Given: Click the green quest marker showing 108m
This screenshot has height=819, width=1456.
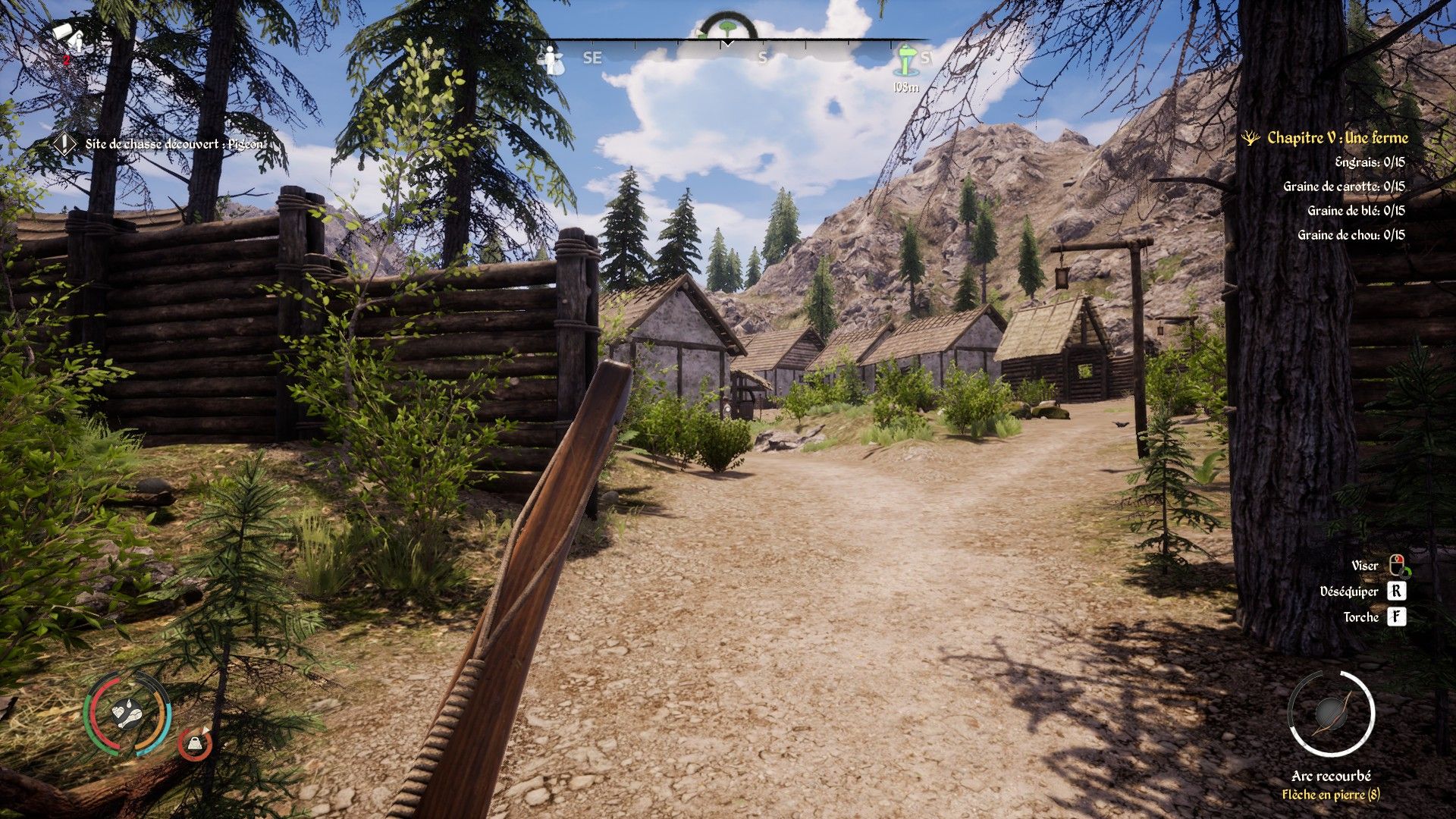Looking at the screenshot, I should (x=906, y=61).
